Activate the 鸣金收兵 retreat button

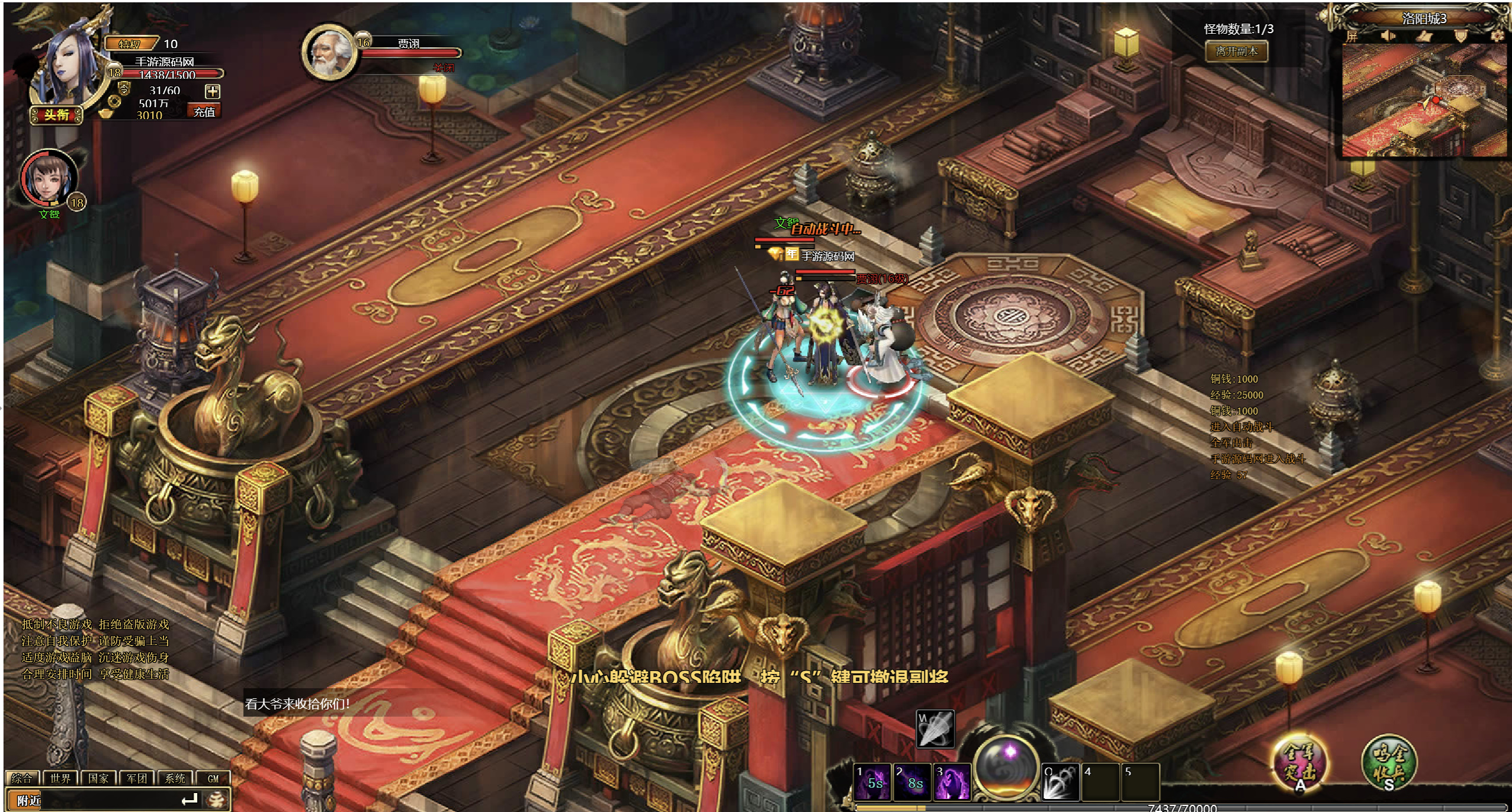pyautogui.click(x=1388, y=762)
